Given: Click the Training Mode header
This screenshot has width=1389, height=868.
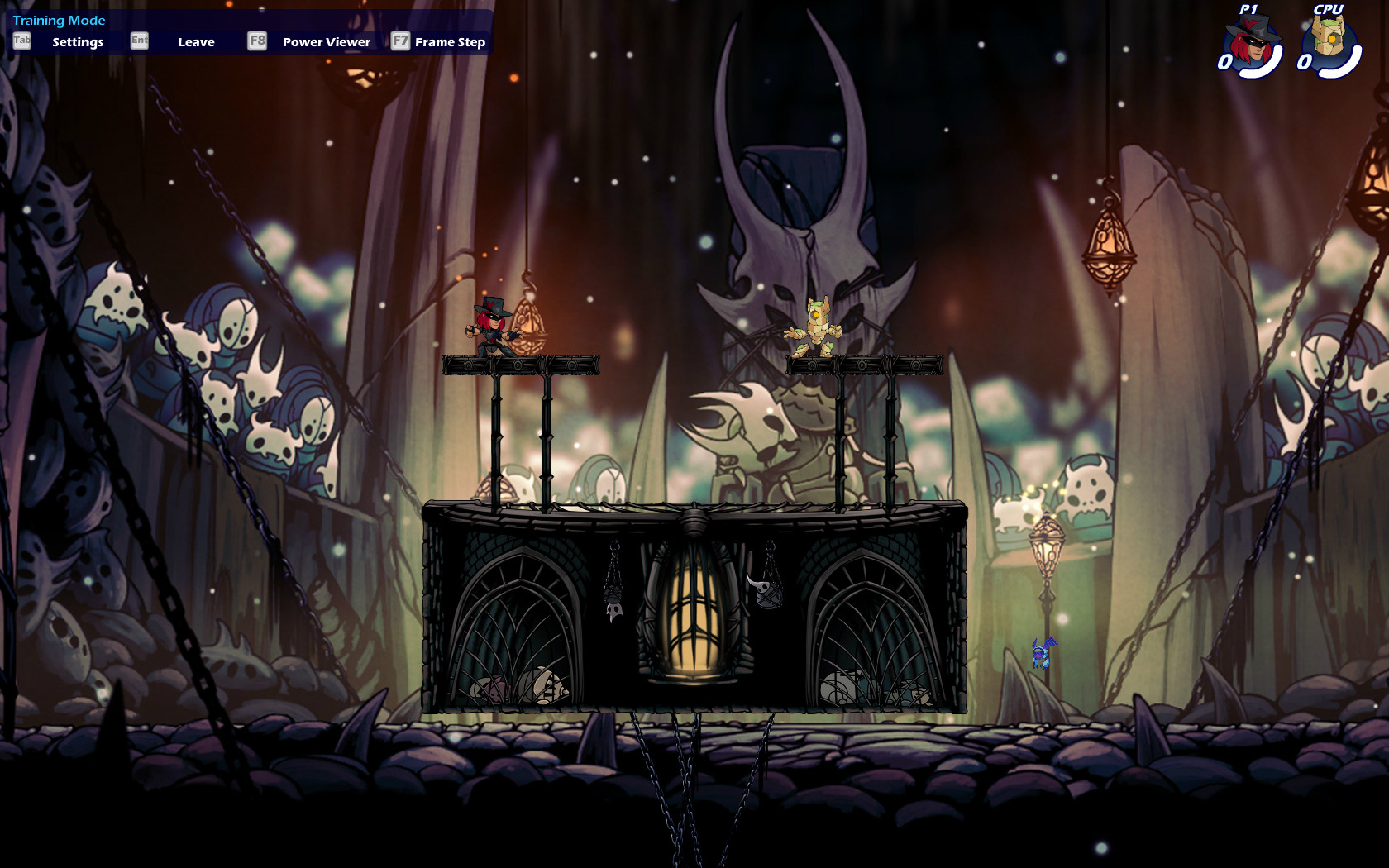Looking at the screenshot, I should tap(58, 20).
